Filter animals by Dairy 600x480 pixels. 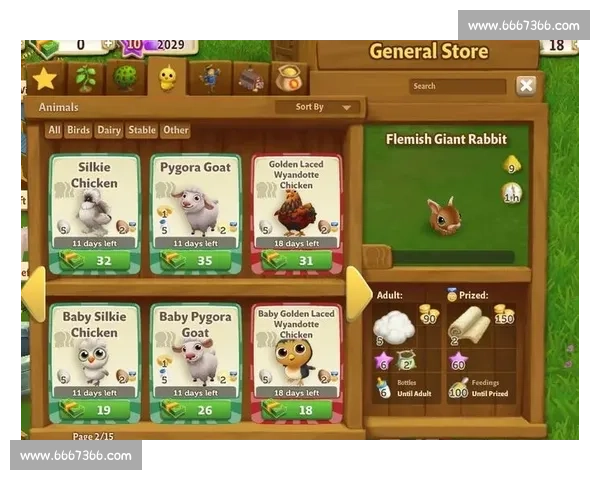(109, 130)
